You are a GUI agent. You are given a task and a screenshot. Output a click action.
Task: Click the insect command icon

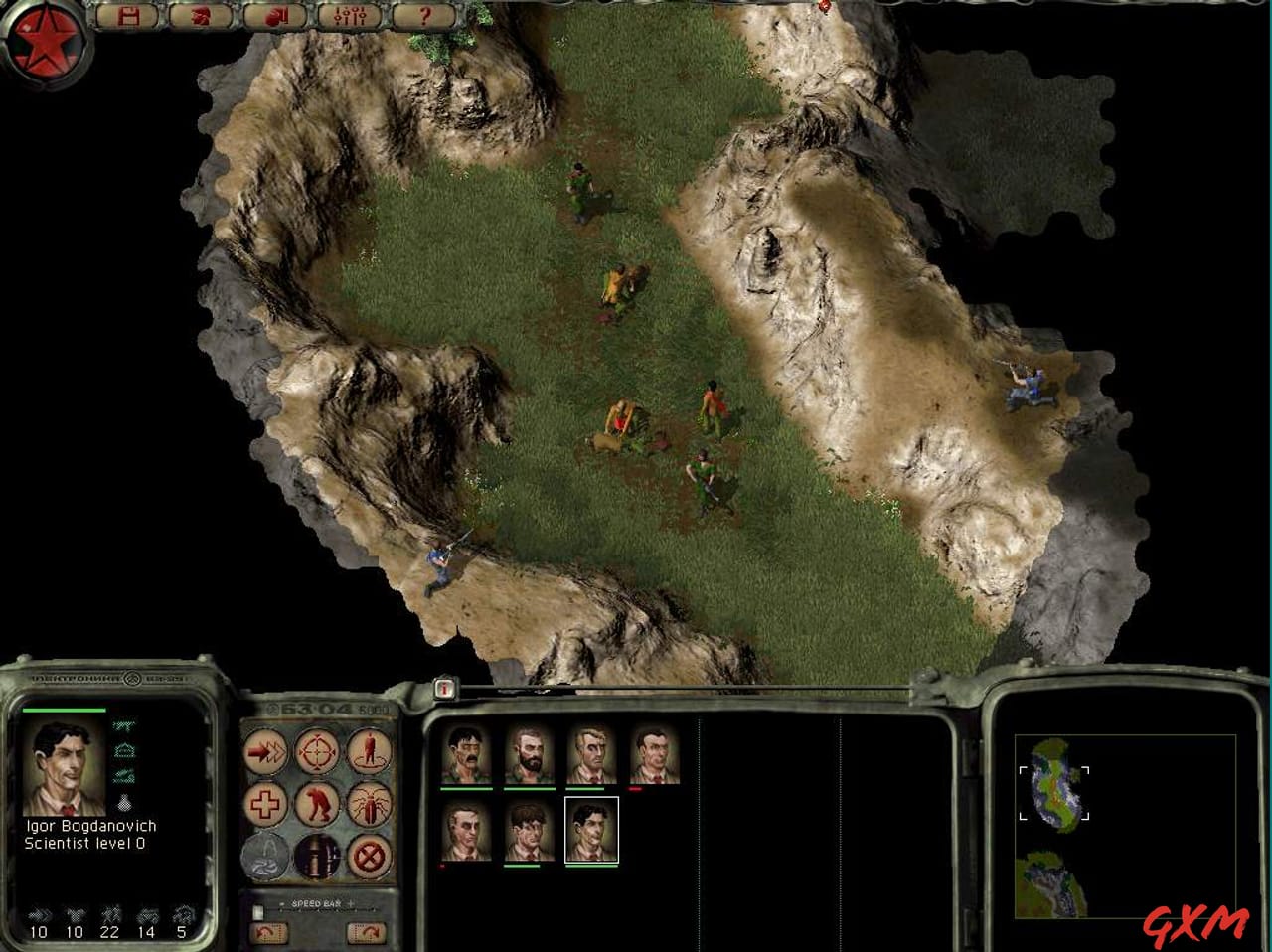pyautogui.click(x=368, y=805)
